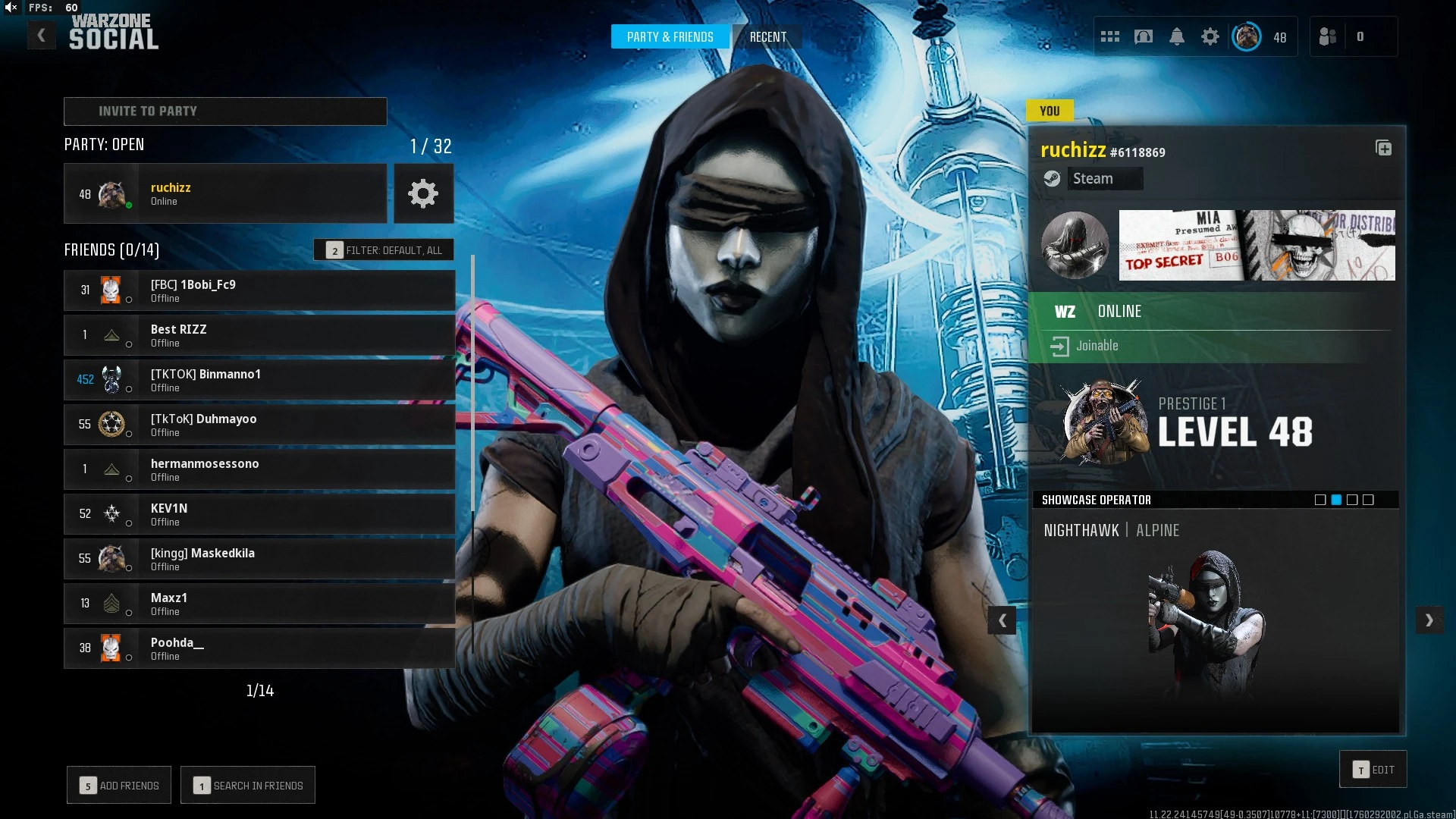Select friend [FBC] 1Bobi_Fc9 row

coord(259,290)
